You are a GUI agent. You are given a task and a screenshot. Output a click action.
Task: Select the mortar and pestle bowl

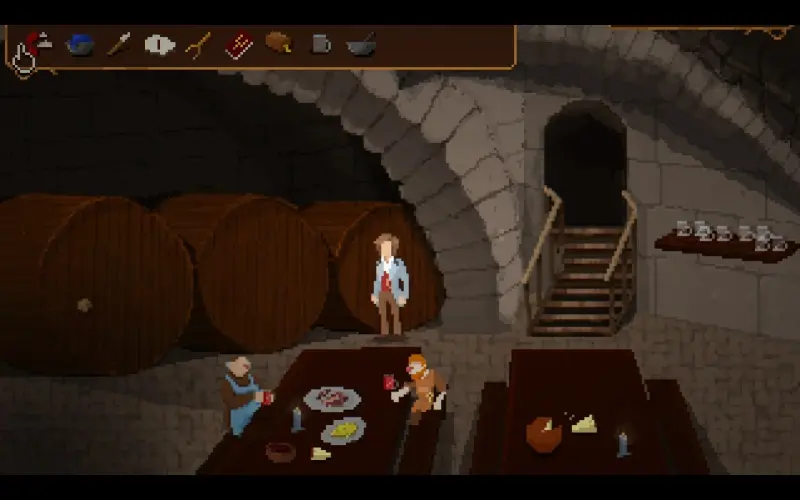[x=360, y=44]
